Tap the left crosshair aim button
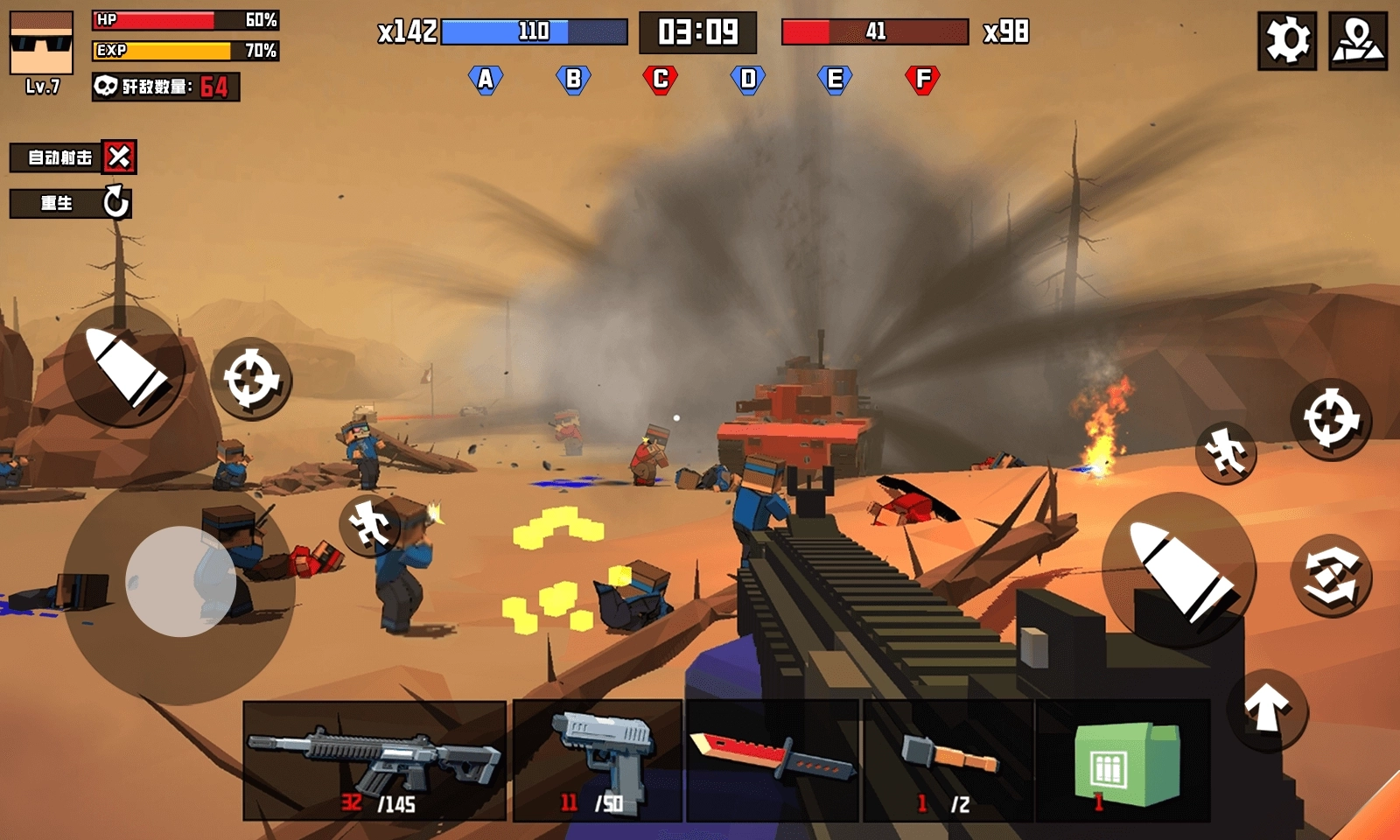 click(251, 379)
